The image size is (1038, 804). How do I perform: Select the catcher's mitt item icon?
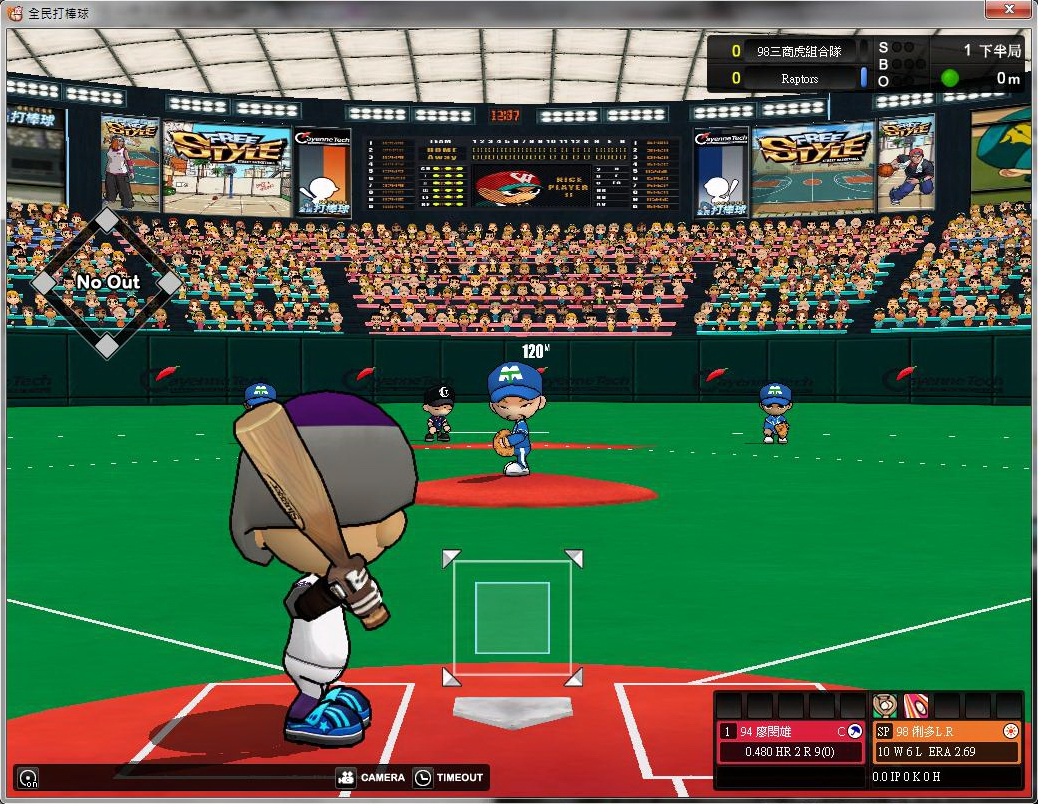coord(885,706)
